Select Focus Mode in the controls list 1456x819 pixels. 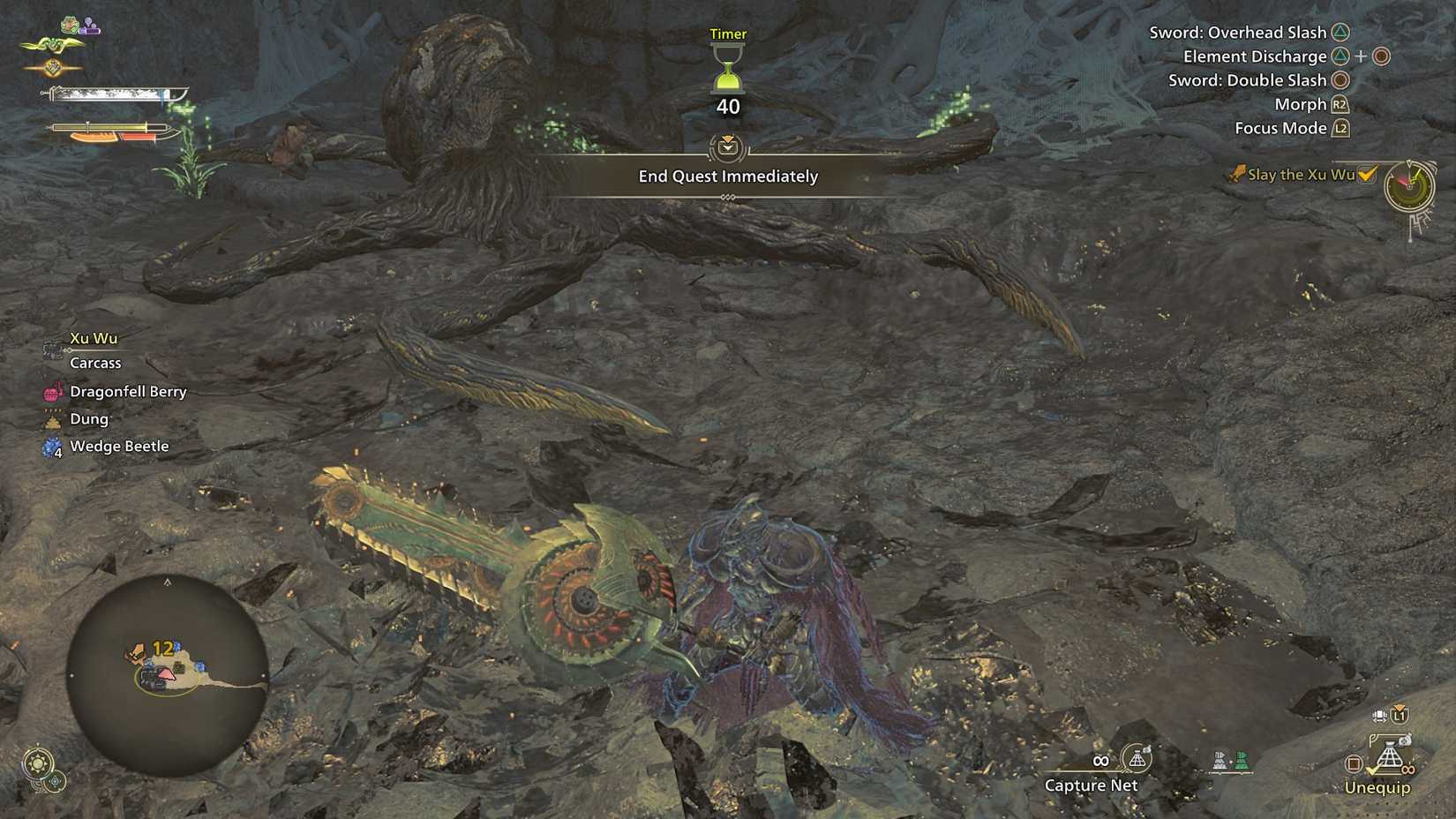1281,128
